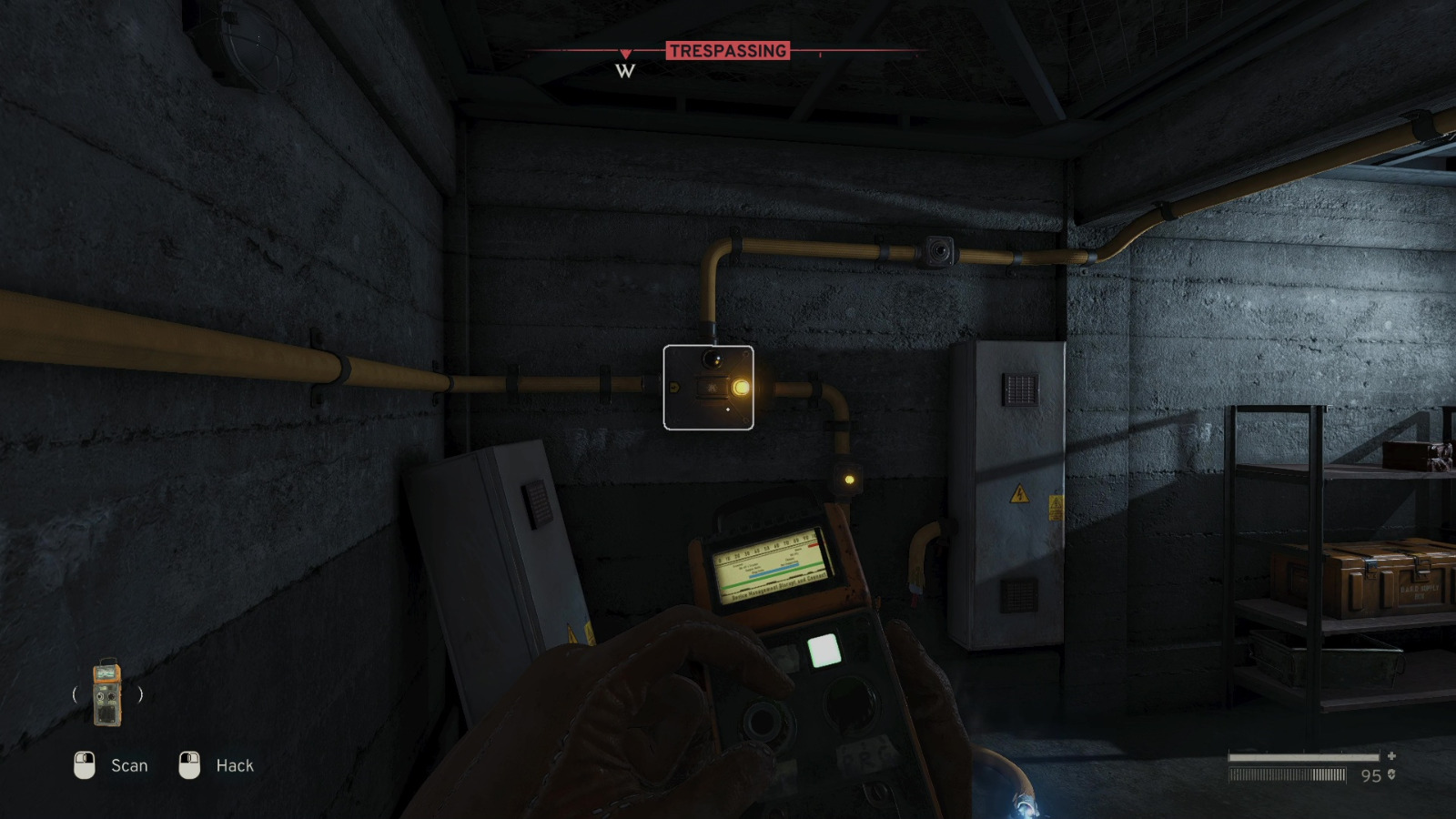Select the TRESPASSING status banner
This screenshot has width=1456, height=819.
click(728, 50)
